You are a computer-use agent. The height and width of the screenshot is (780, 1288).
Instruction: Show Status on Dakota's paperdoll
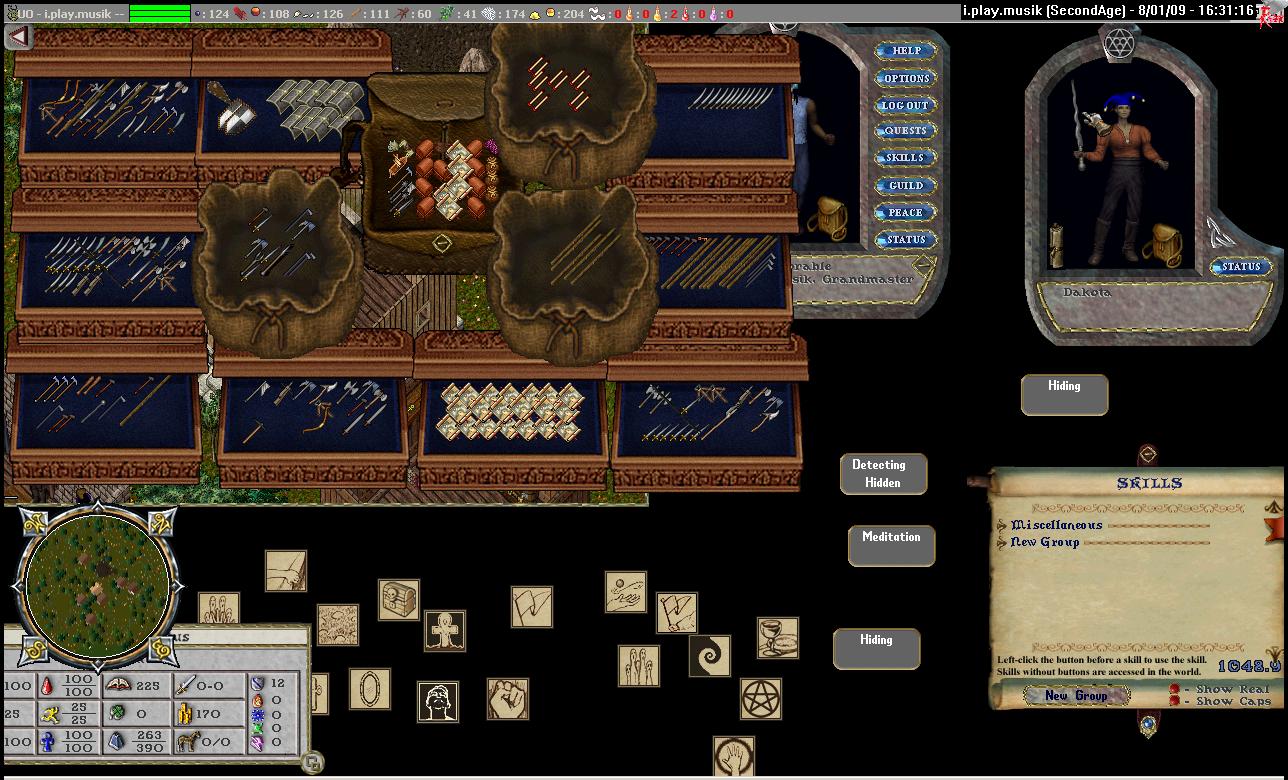click(1240, 267)
